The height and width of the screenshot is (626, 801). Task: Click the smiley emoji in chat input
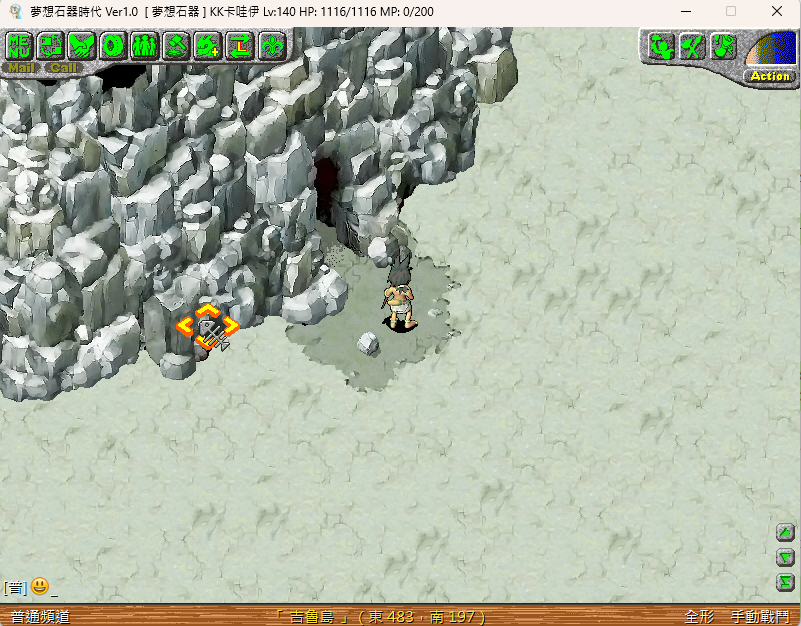click(x=40, y=587)
